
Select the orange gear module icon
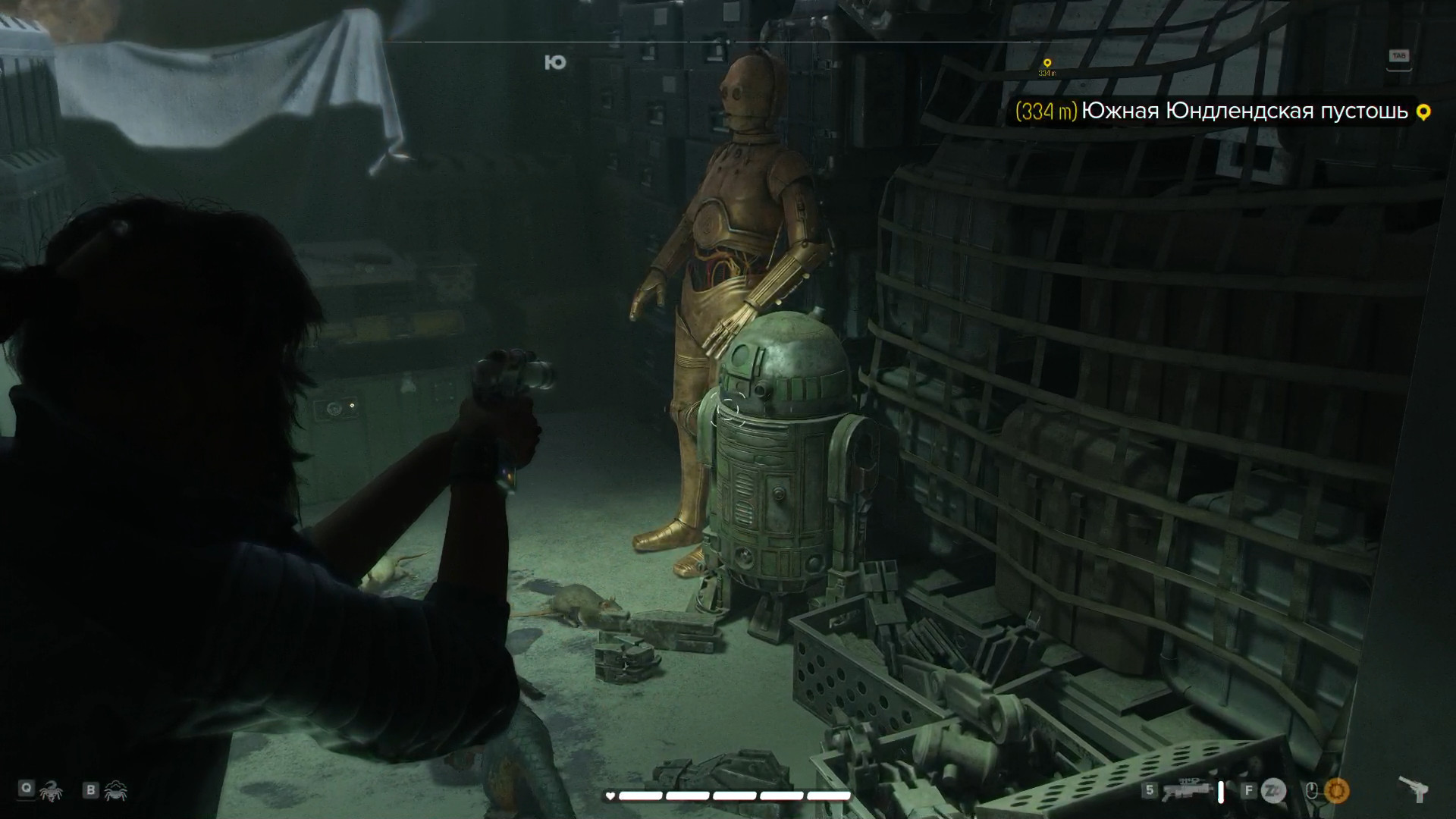1336,791
